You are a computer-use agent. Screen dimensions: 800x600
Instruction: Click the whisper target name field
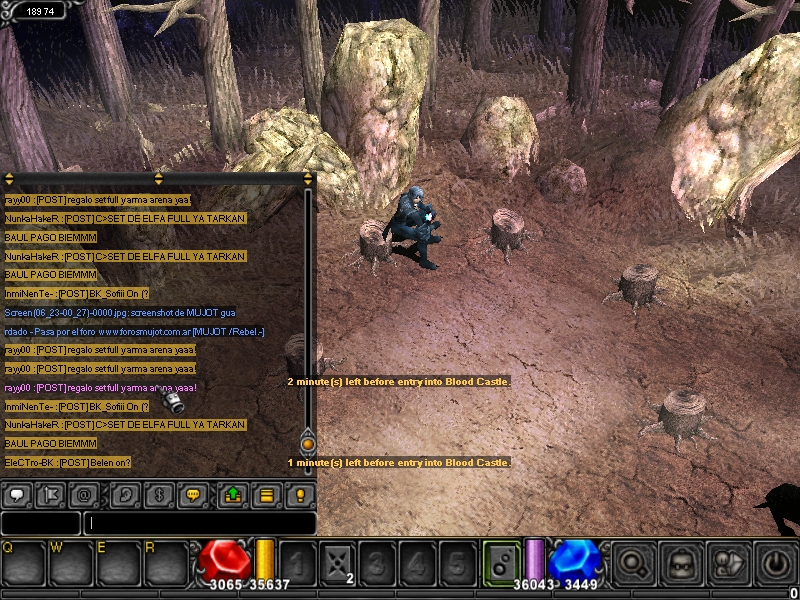(40, 523)
